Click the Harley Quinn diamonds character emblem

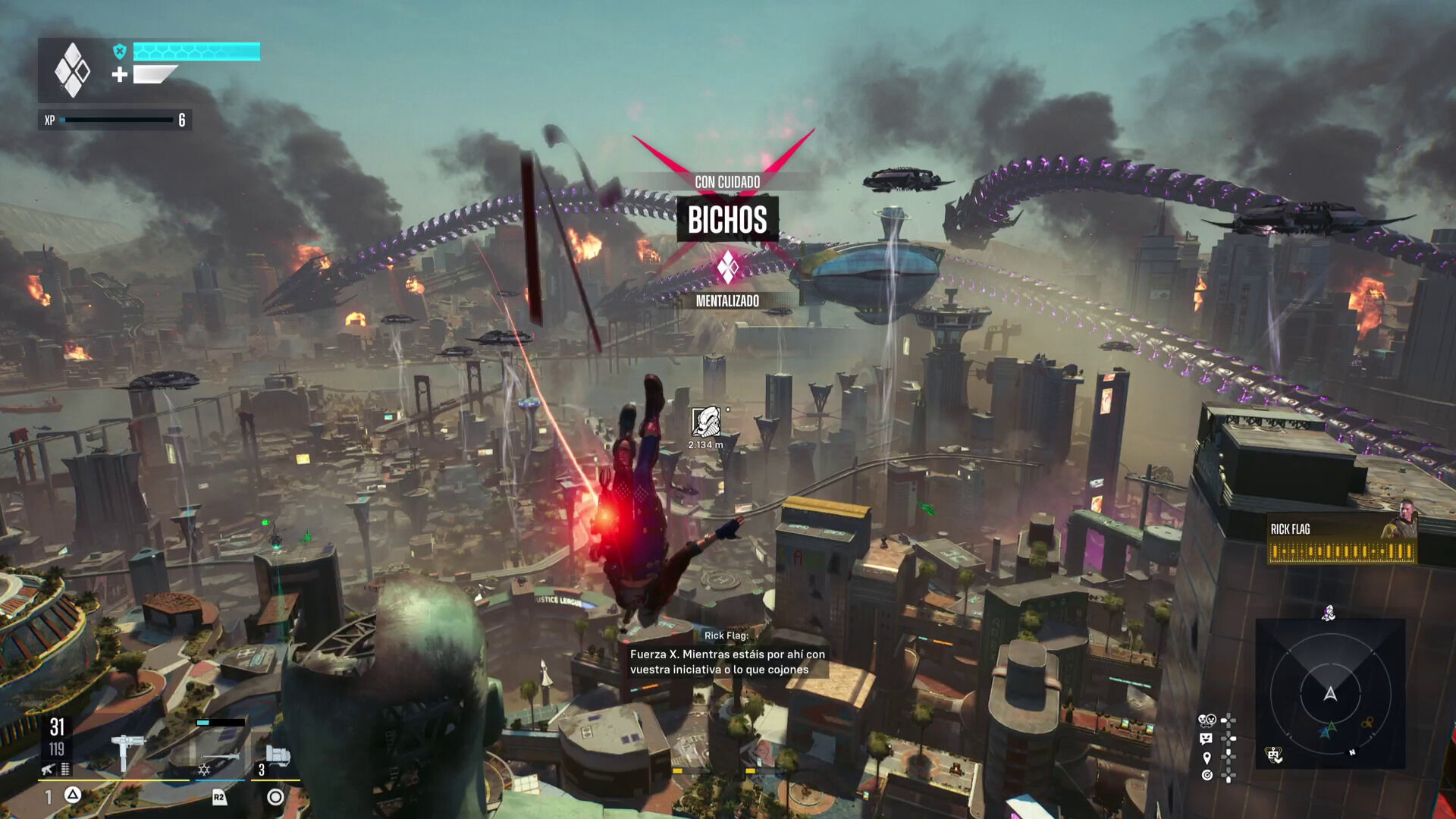pos(72,71)
